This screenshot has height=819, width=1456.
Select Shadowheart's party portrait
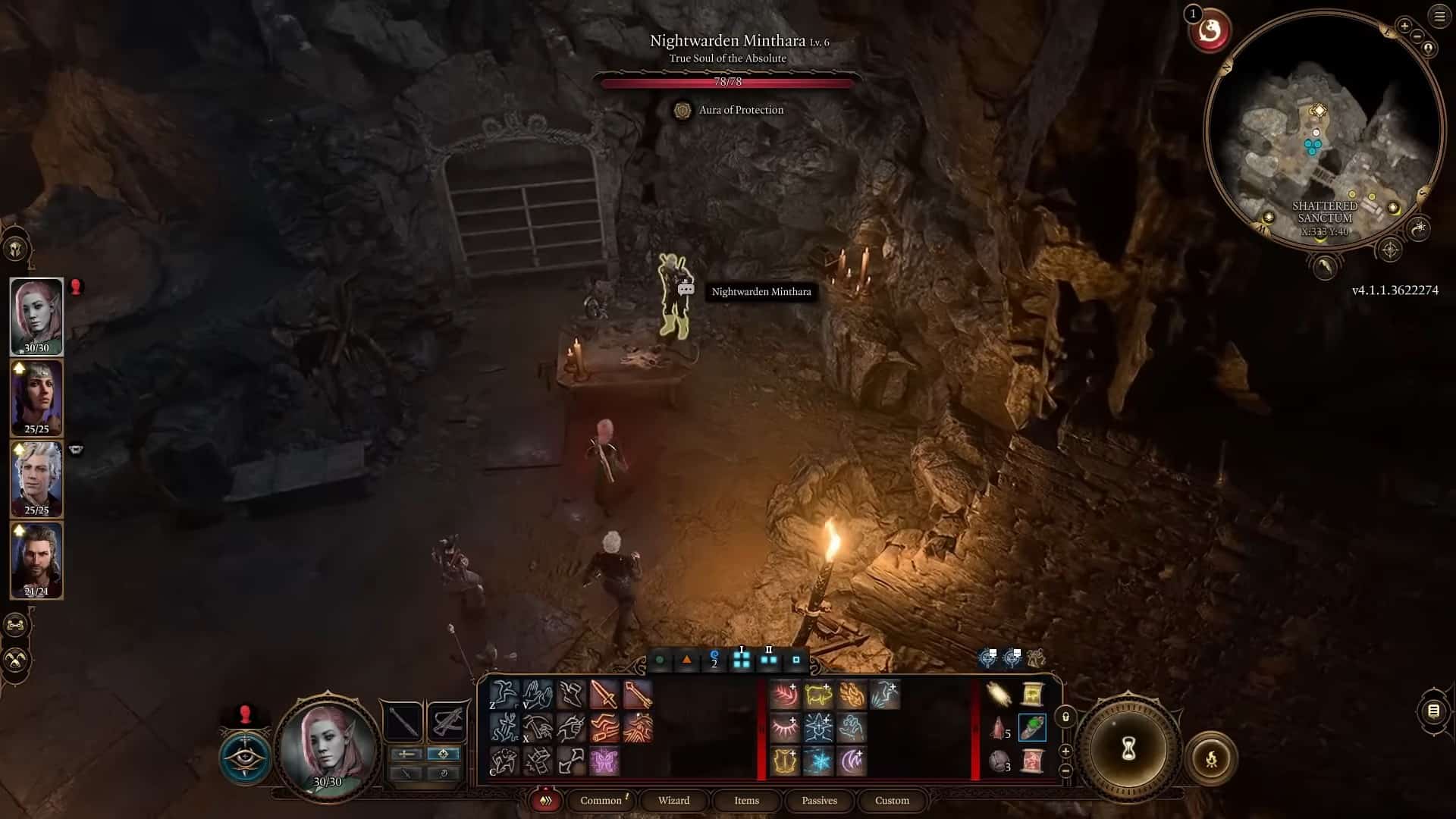coord(36,397)
